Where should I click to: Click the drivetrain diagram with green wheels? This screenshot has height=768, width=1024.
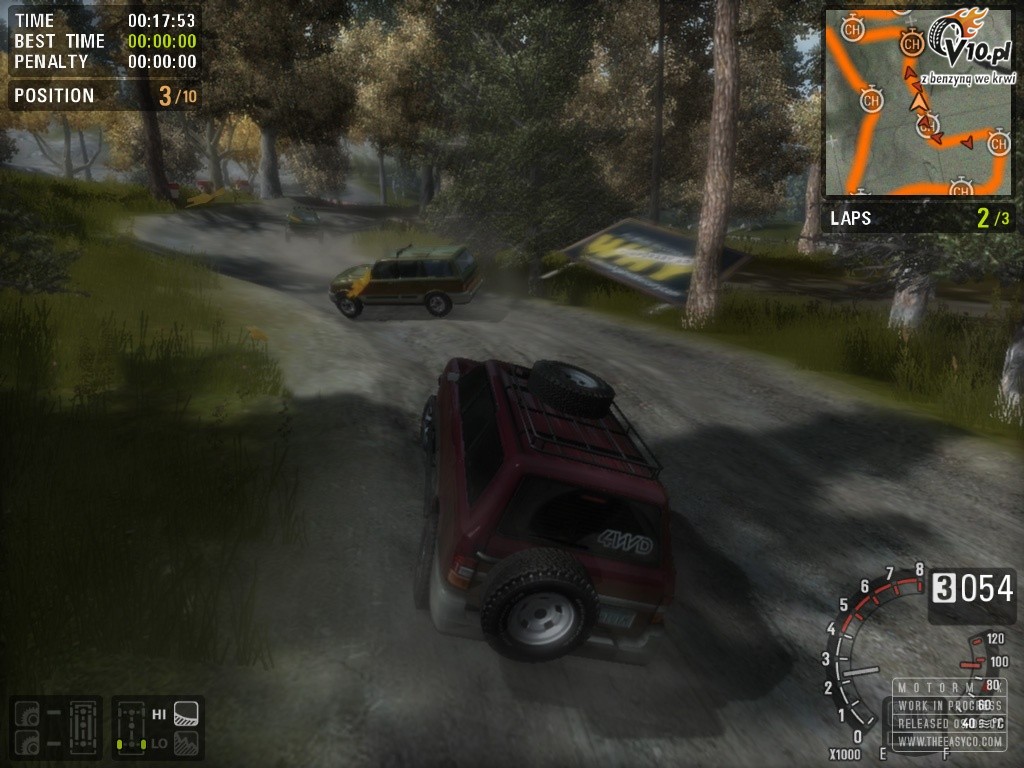click(130, 729)
